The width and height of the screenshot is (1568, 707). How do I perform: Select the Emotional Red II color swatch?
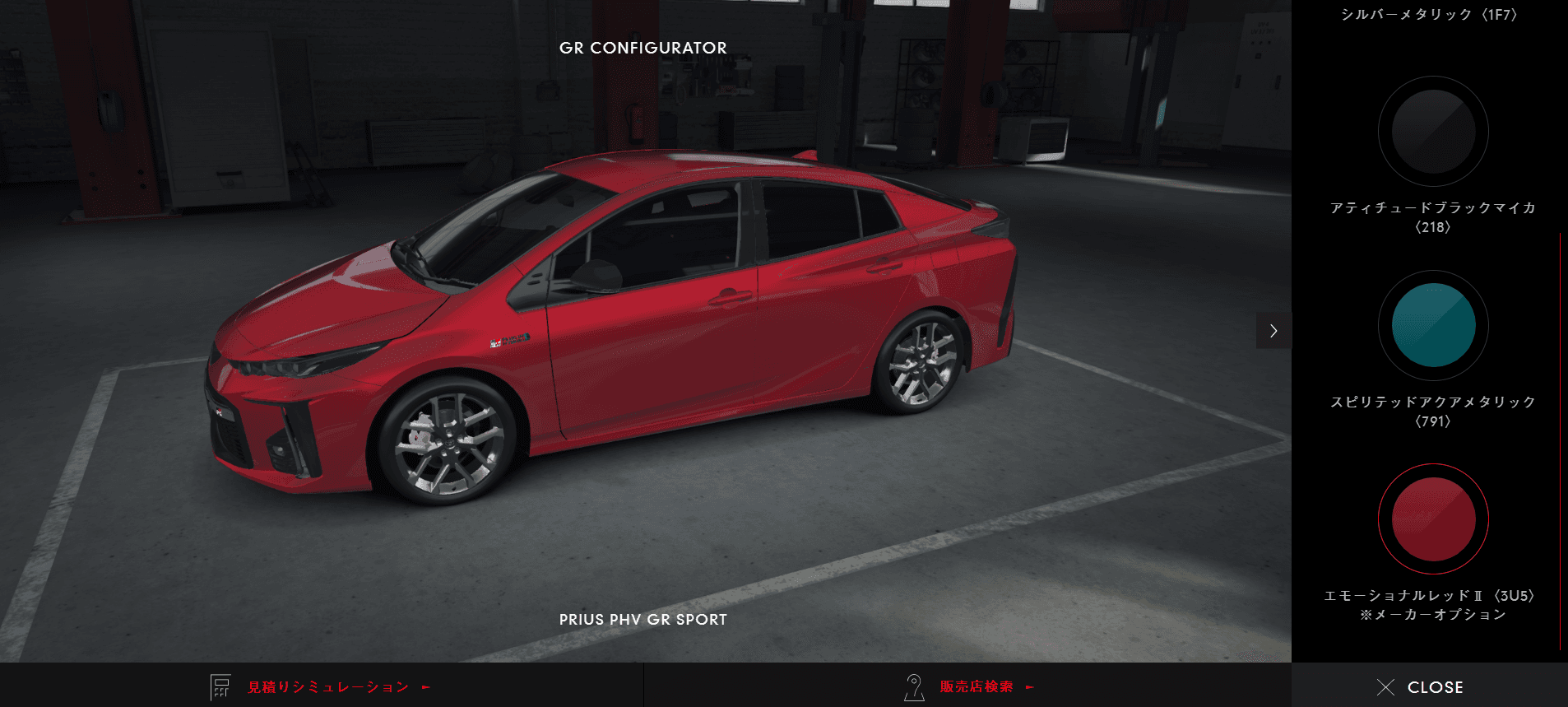[x=1431, y=519]
